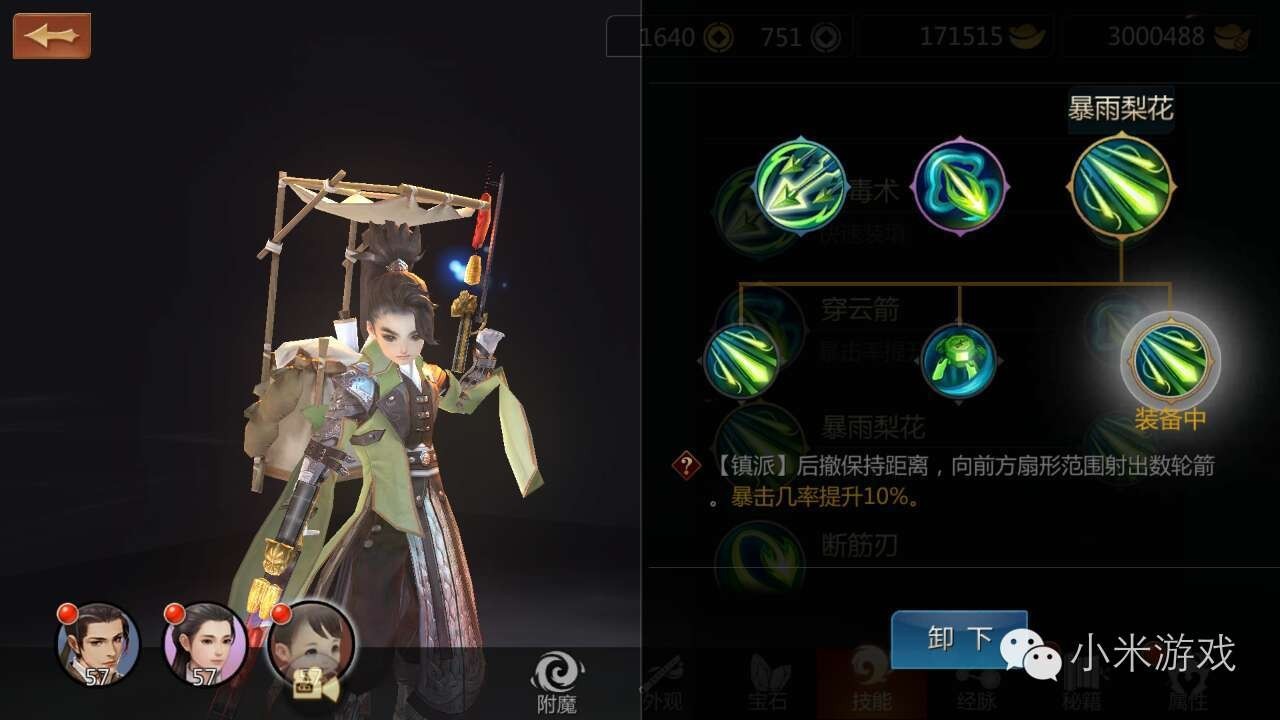The image size is (1280, 720).
Task: Select the purple-bordered arrow skill icon
Action: pyautogui.click(x=960, y=188)
